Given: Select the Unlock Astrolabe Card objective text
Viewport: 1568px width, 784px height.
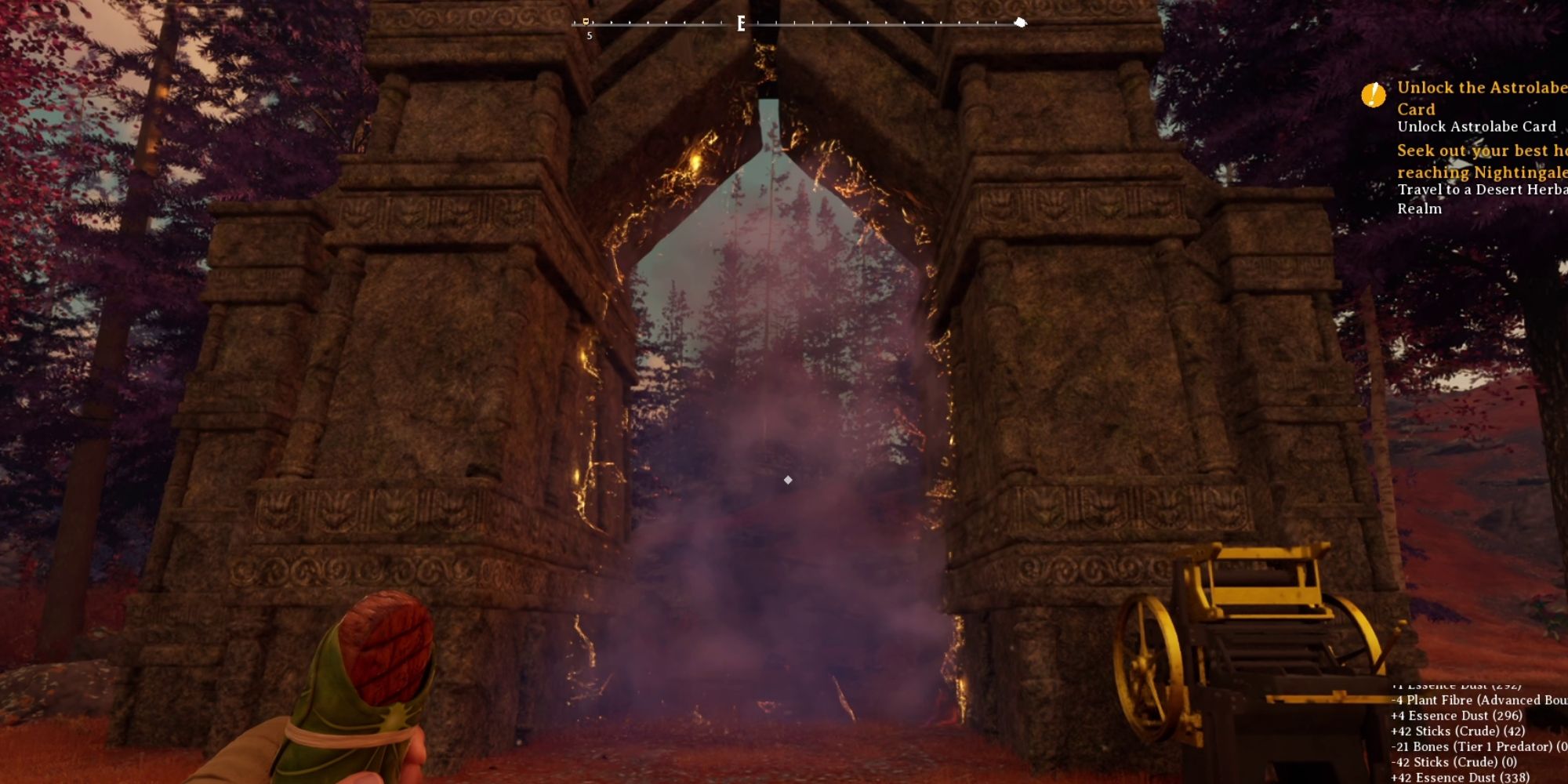Looking at the screenshot, I should click(1475, 126).
